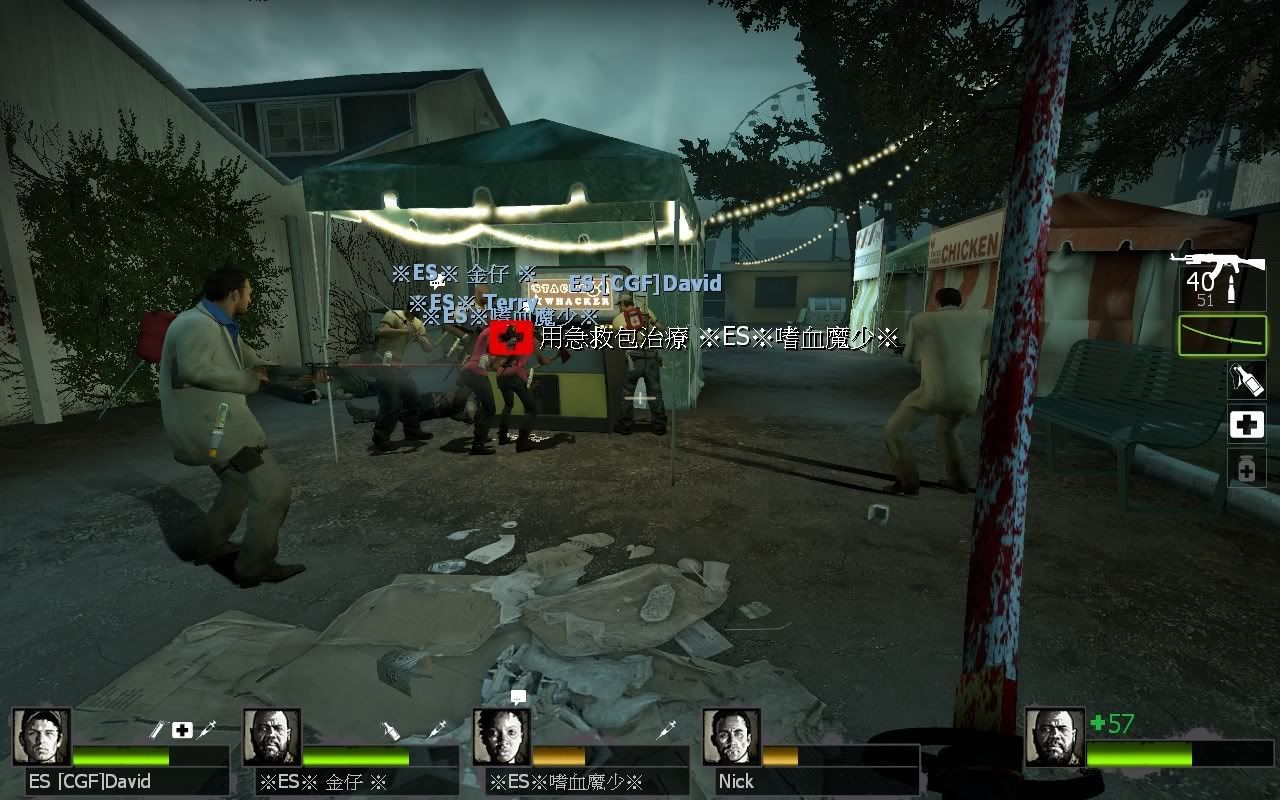Choose the first aid kit slot

coord(1246,426)
